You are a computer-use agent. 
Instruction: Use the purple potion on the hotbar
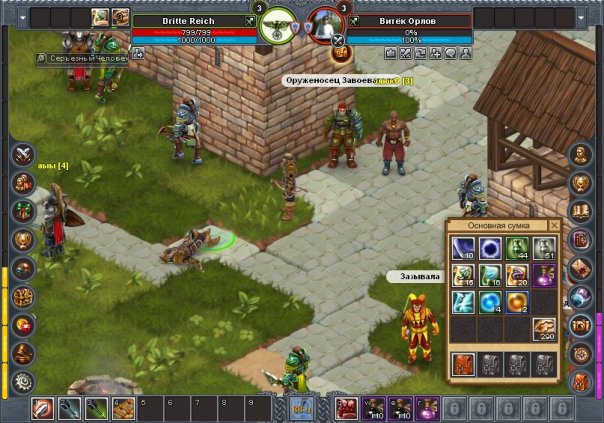[428, 408]
